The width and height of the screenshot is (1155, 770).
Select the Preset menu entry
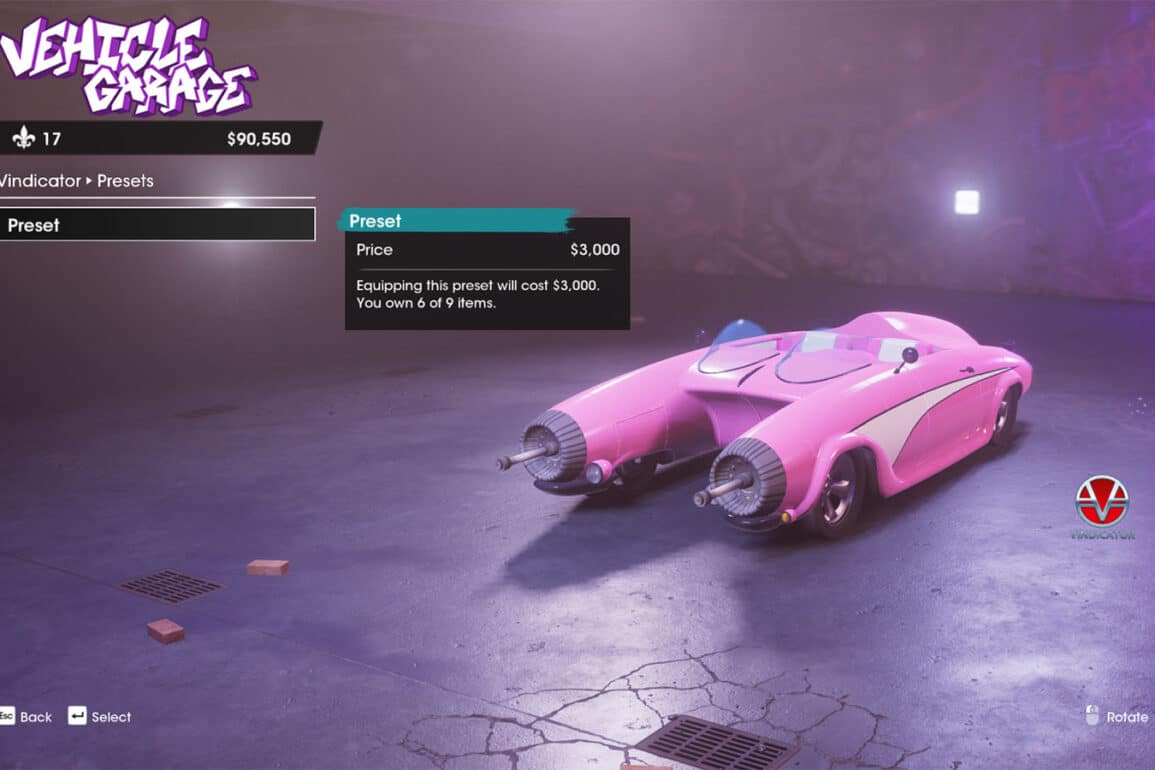tap(157, 225)
